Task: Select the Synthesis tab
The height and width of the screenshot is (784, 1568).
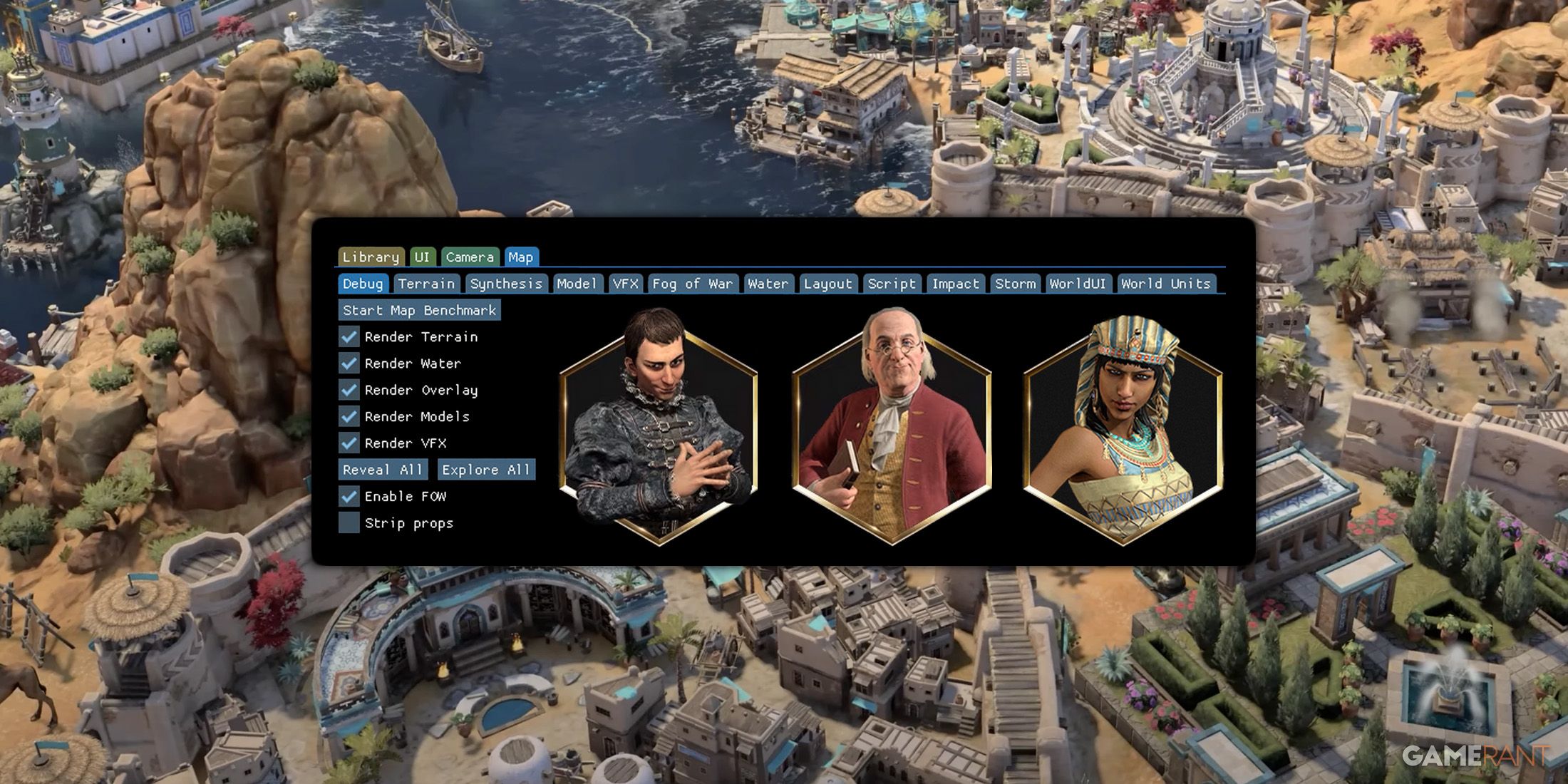Action: click(x=506, y=283)
